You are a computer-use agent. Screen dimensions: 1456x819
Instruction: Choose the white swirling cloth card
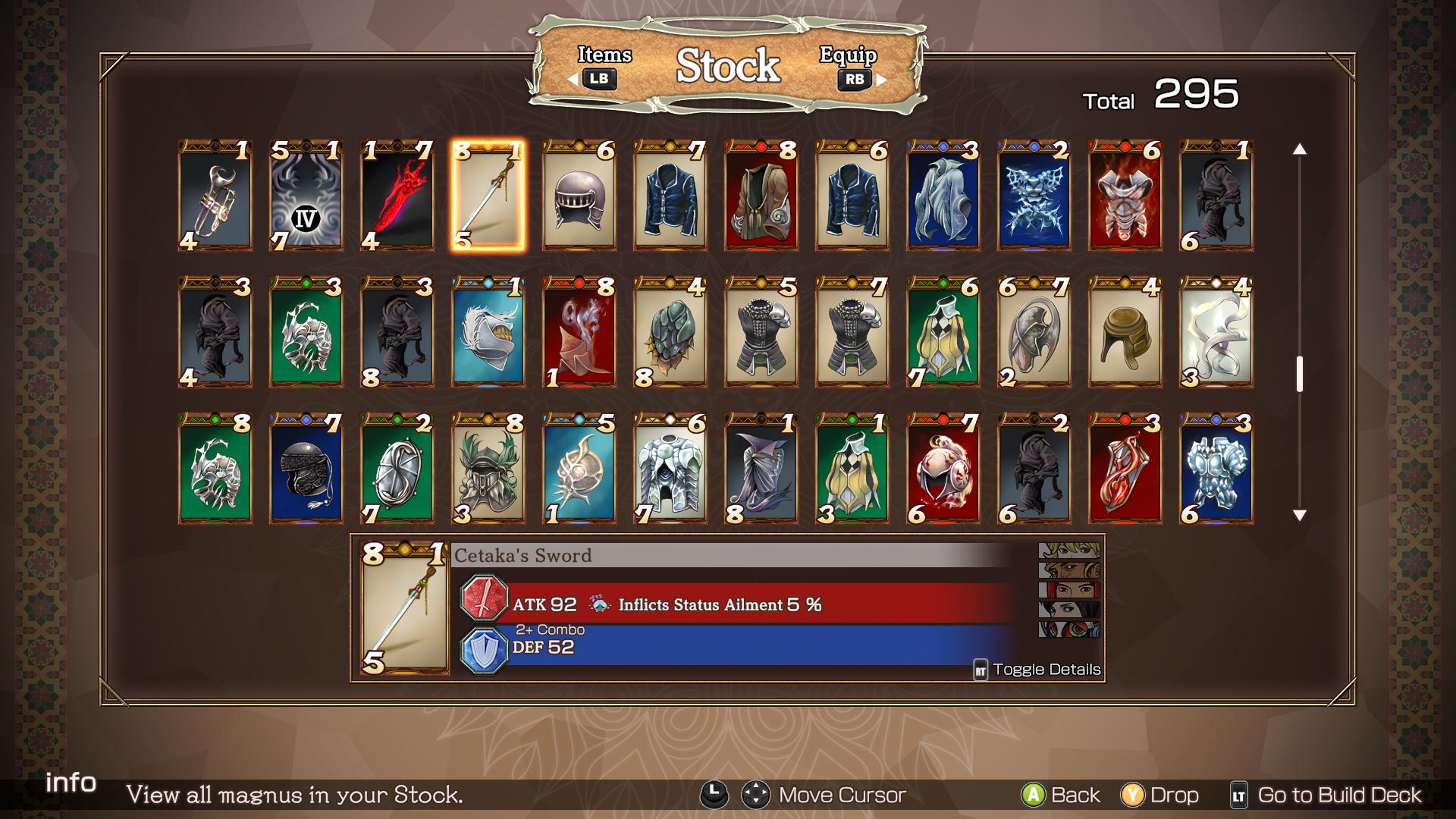(x=1216, y=332)
